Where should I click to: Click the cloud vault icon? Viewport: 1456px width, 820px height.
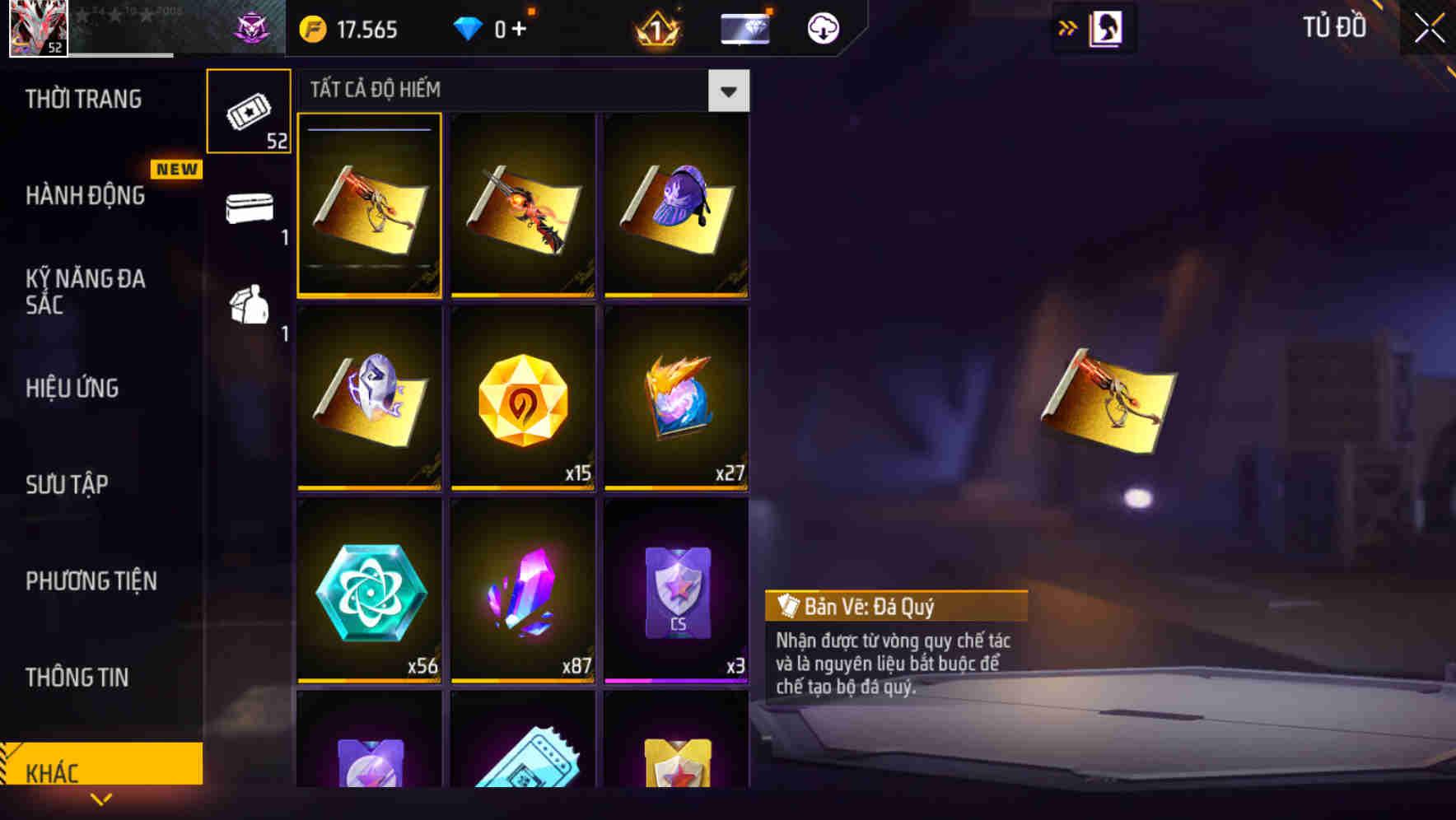[x=821, y=27]
